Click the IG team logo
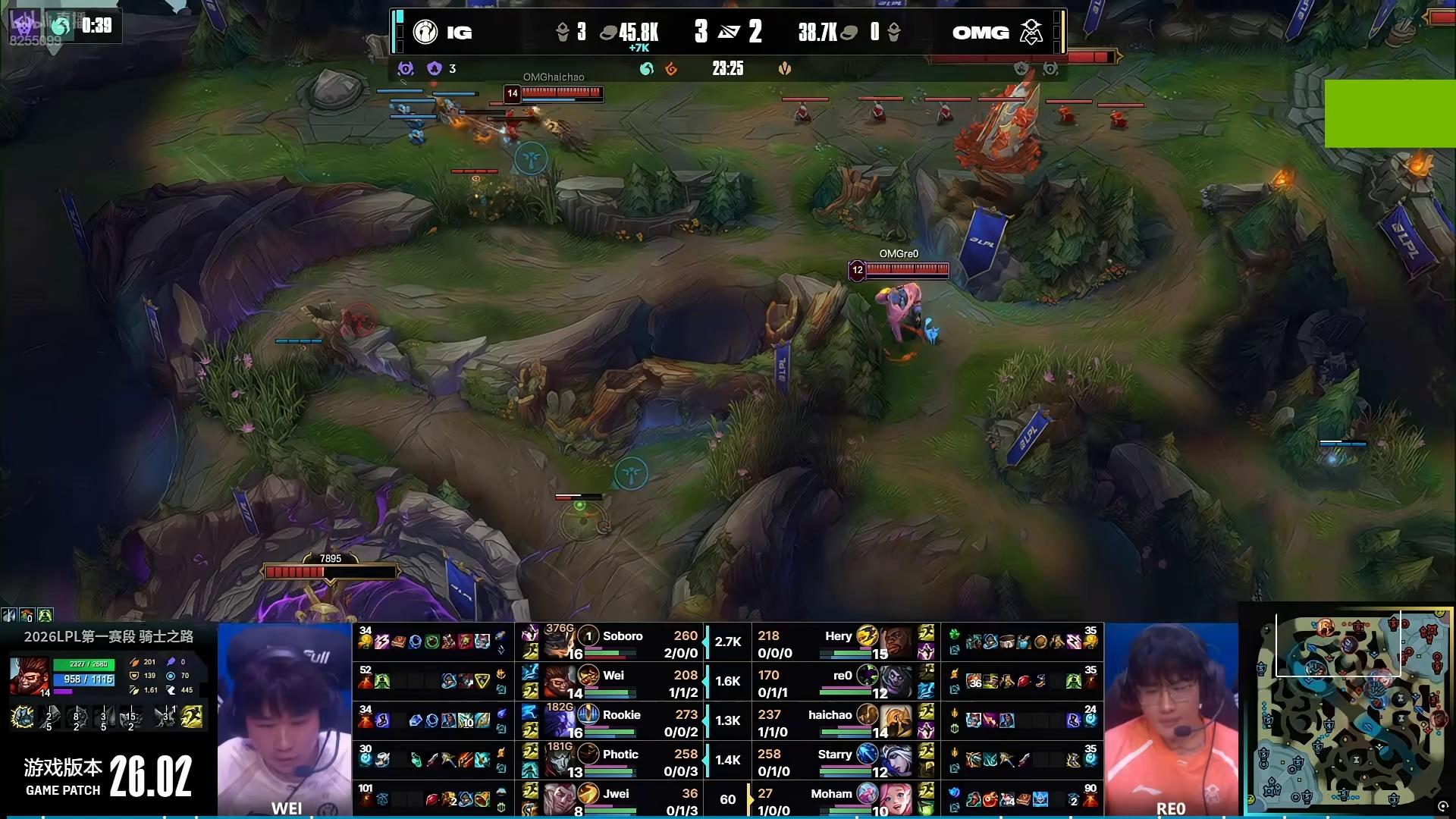1456x819 pixels. coord(425,32)
